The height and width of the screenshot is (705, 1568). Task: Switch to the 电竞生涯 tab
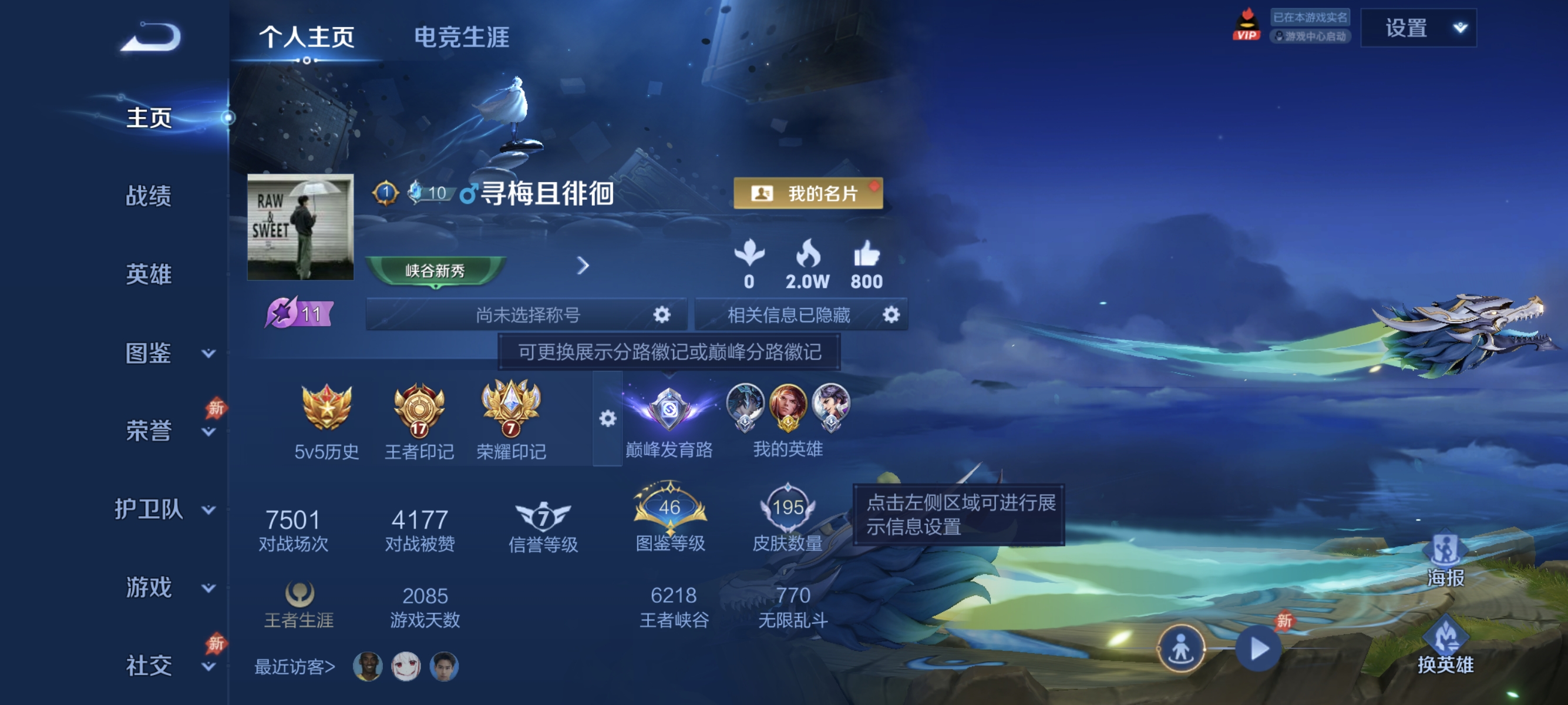(x=462, y=38)
